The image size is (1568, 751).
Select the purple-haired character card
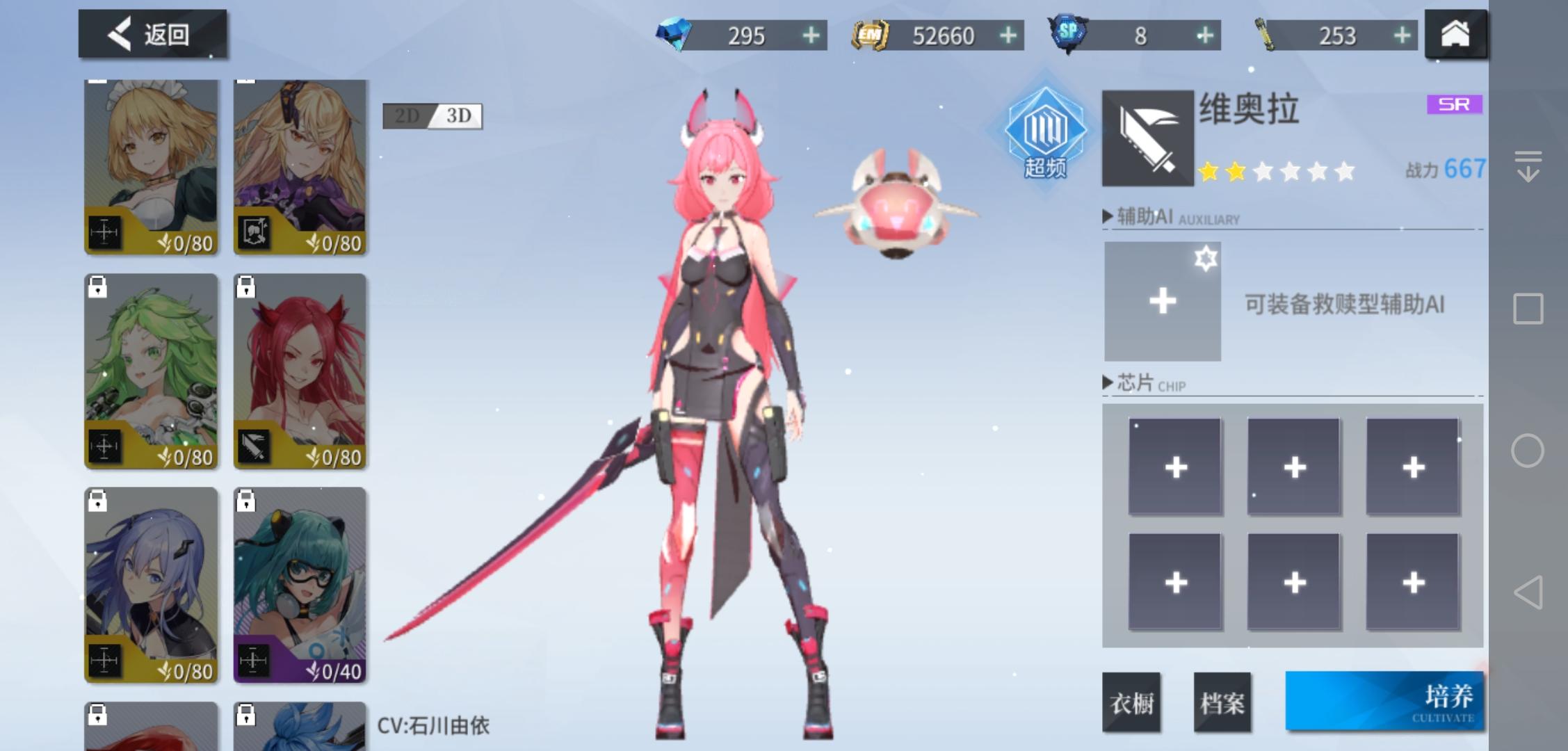coord(151,585)
